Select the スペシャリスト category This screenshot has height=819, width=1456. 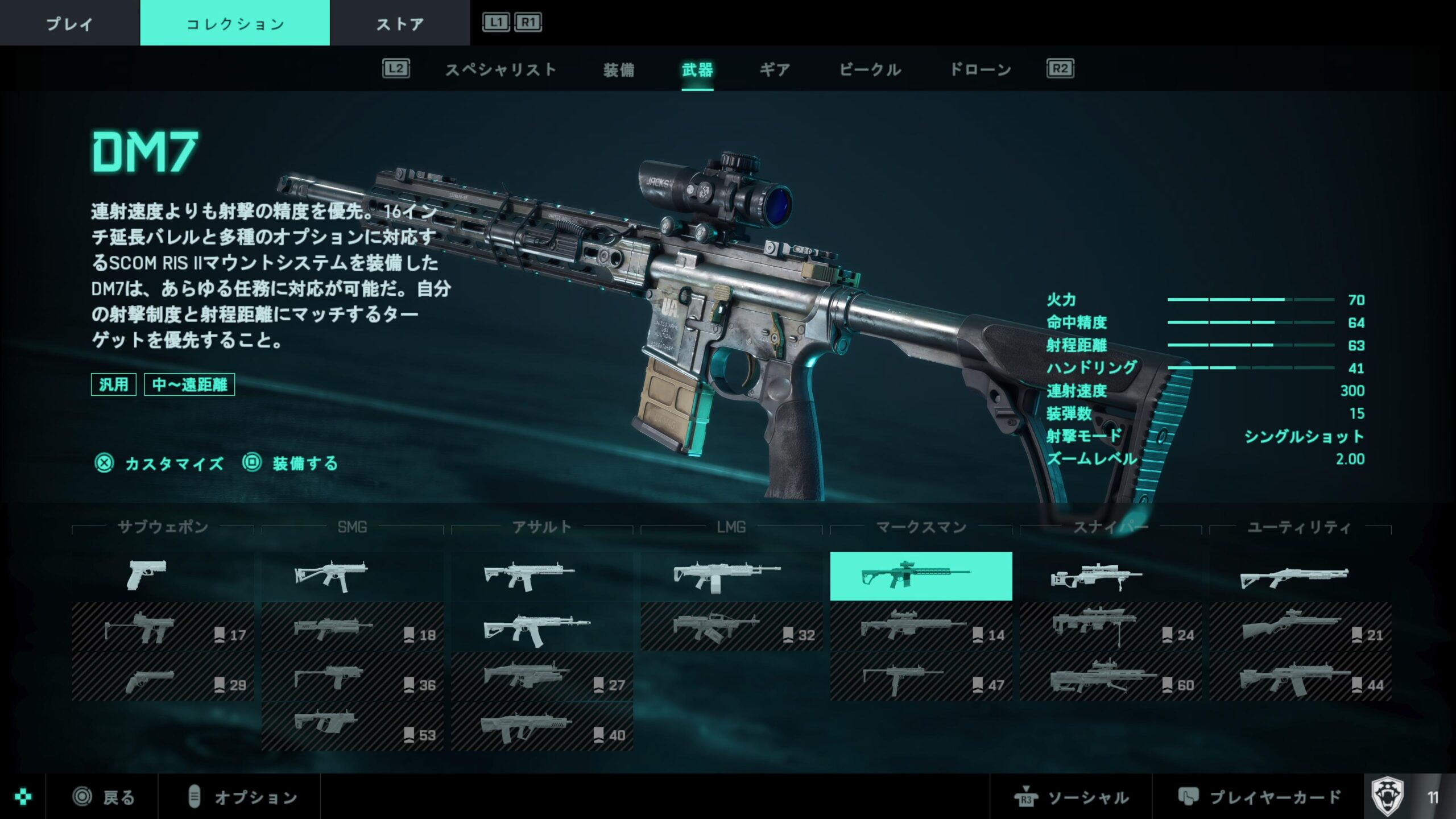(x=500, y=70)
